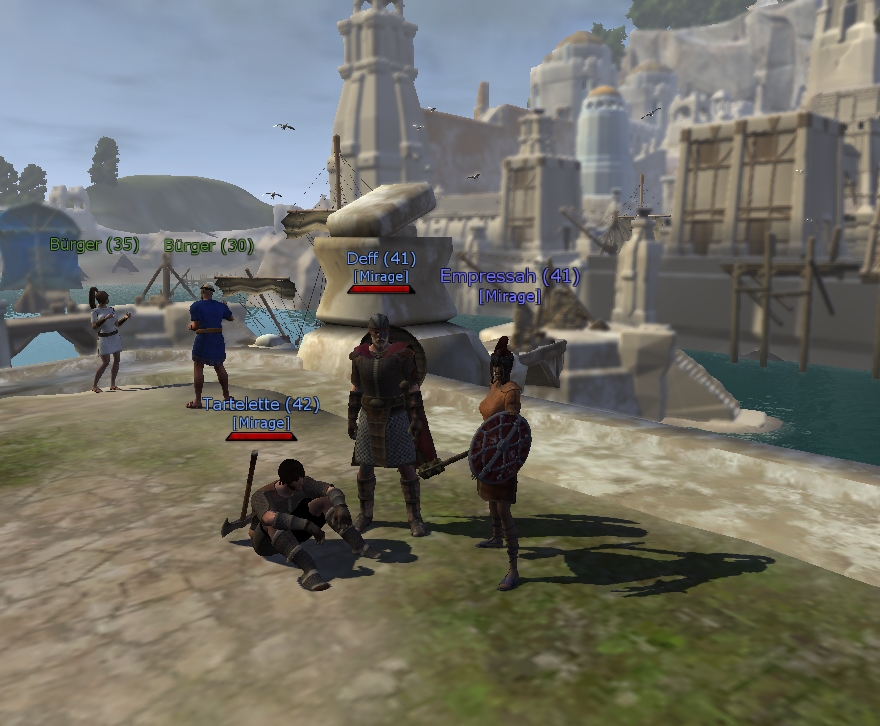The height and width of the screenshot is (726, 880).
Task: Select the Deff (41) nameplate
Action: tap(381, 259)
